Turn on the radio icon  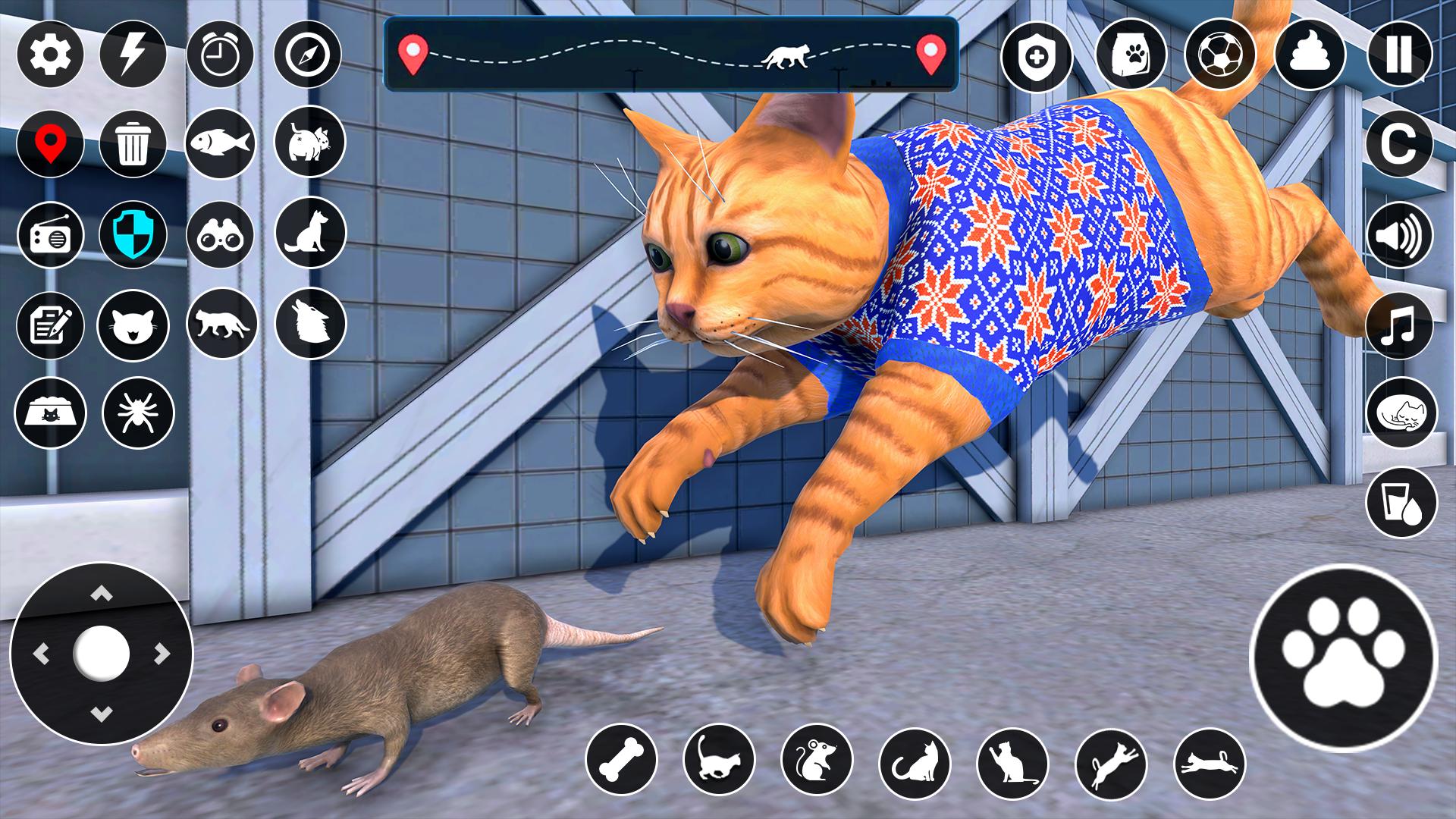(x=50, y=235)
